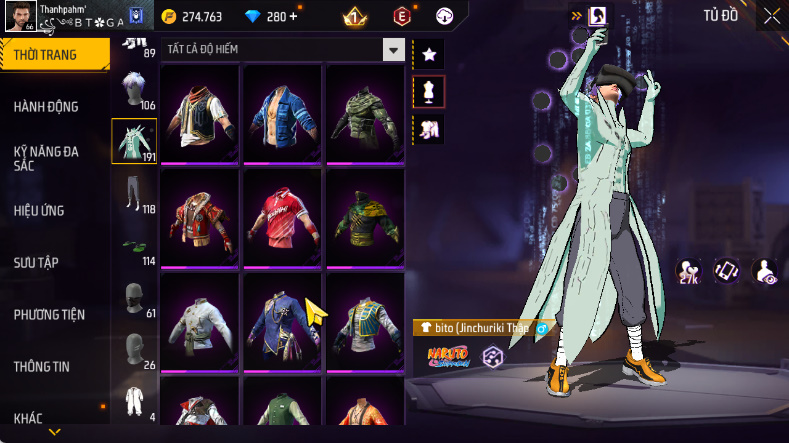This screenshot has width=789, height=443.
Task: Open the KỸ NĂNG ĐA SẮC section
Action: 46,158
